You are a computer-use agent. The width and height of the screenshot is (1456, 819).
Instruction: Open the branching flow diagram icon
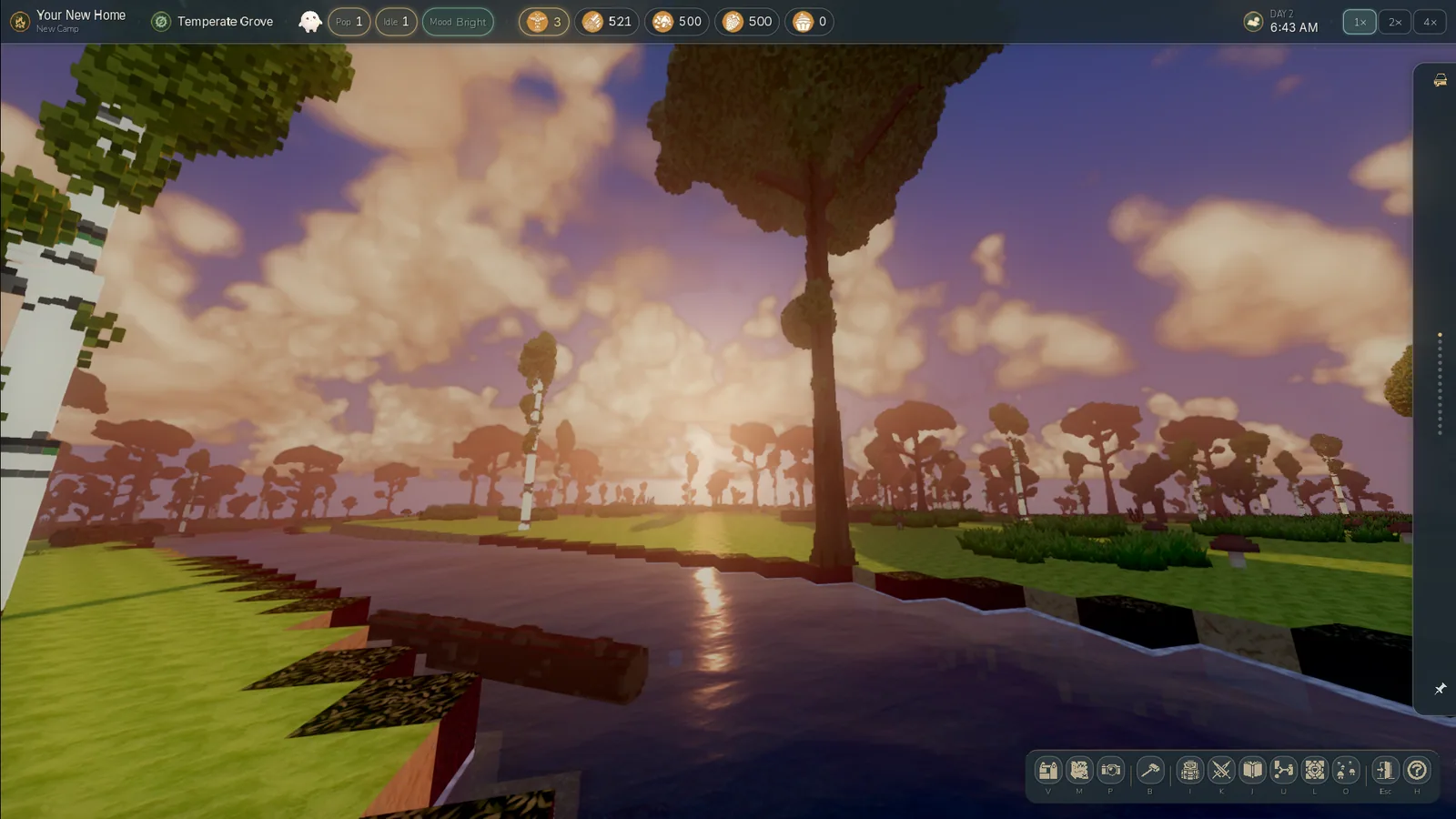pyautogui.click(x=1283, y=771)
